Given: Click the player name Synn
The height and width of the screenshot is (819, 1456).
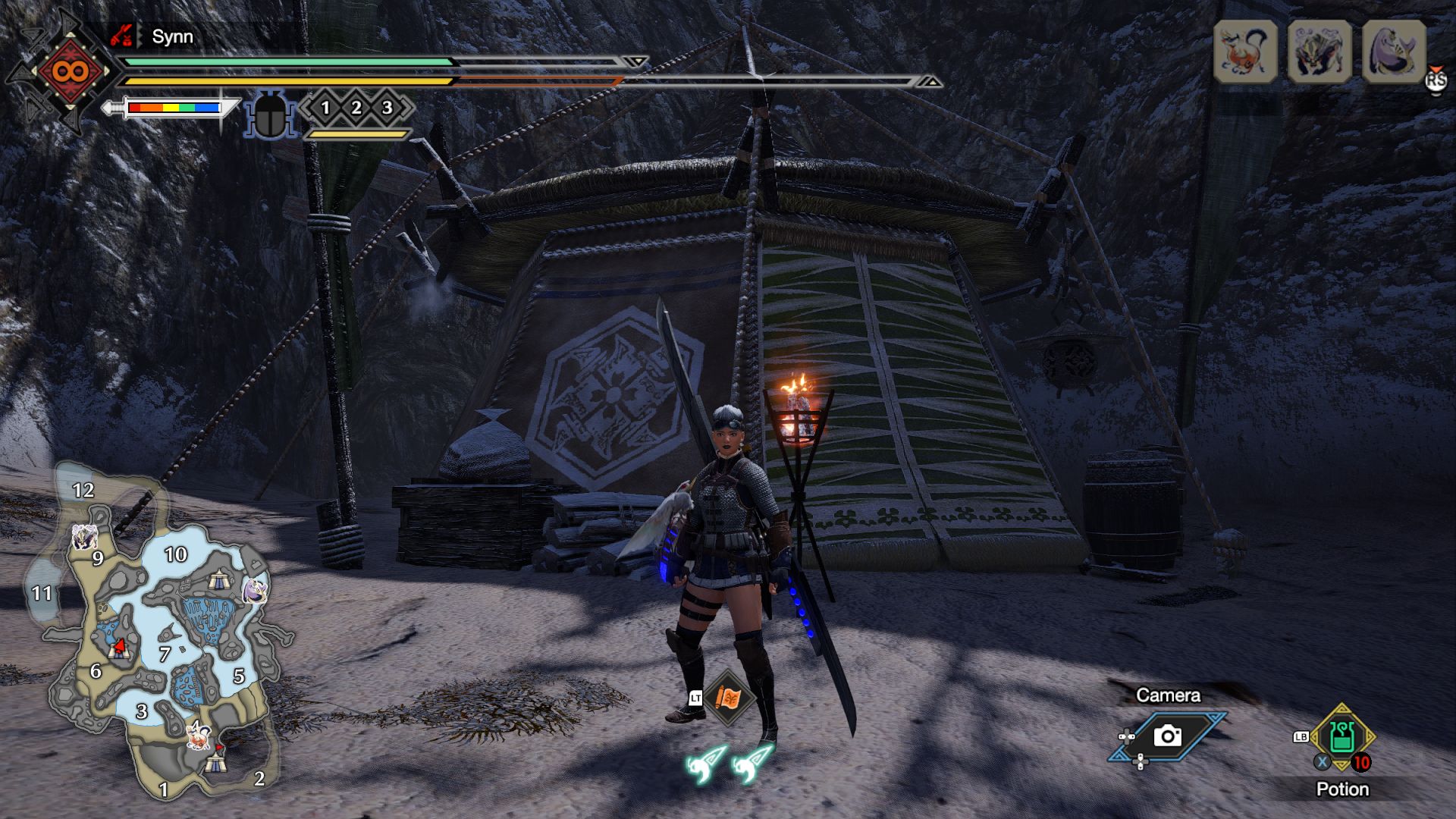Looking at the screenshot, I should tap(172, 36).
